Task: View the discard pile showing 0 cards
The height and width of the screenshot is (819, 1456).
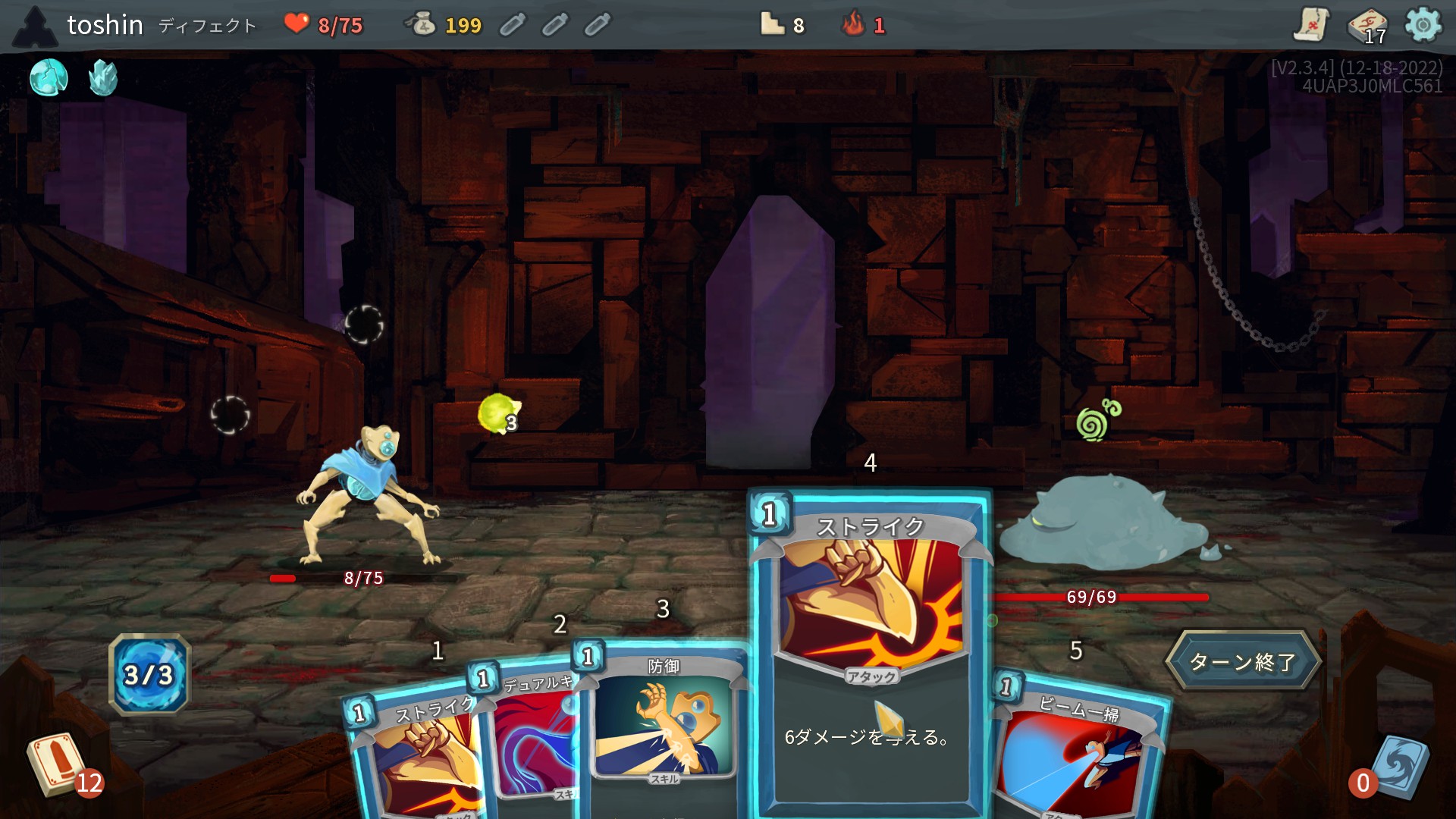Action: point(1394,767)
